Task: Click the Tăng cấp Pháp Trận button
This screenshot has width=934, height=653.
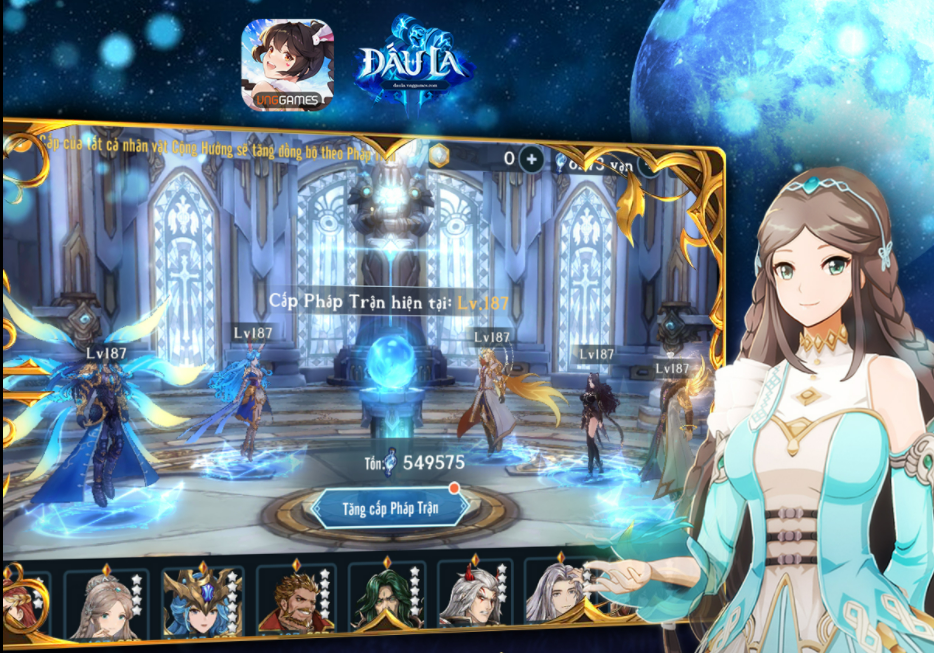Action: point(390,508)
